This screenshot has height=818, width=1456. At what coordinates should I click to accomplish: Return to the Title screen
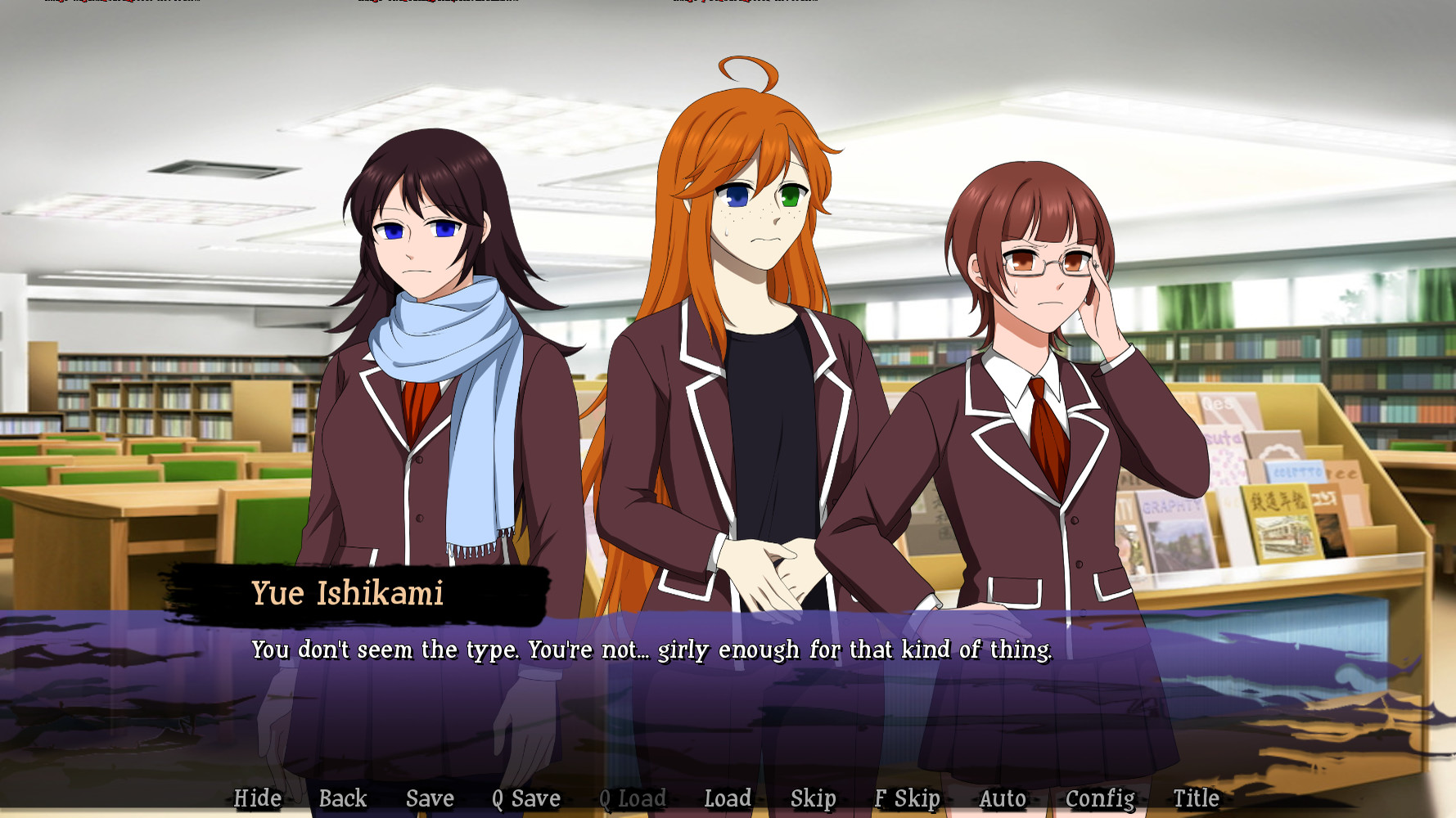[1195, 798]
